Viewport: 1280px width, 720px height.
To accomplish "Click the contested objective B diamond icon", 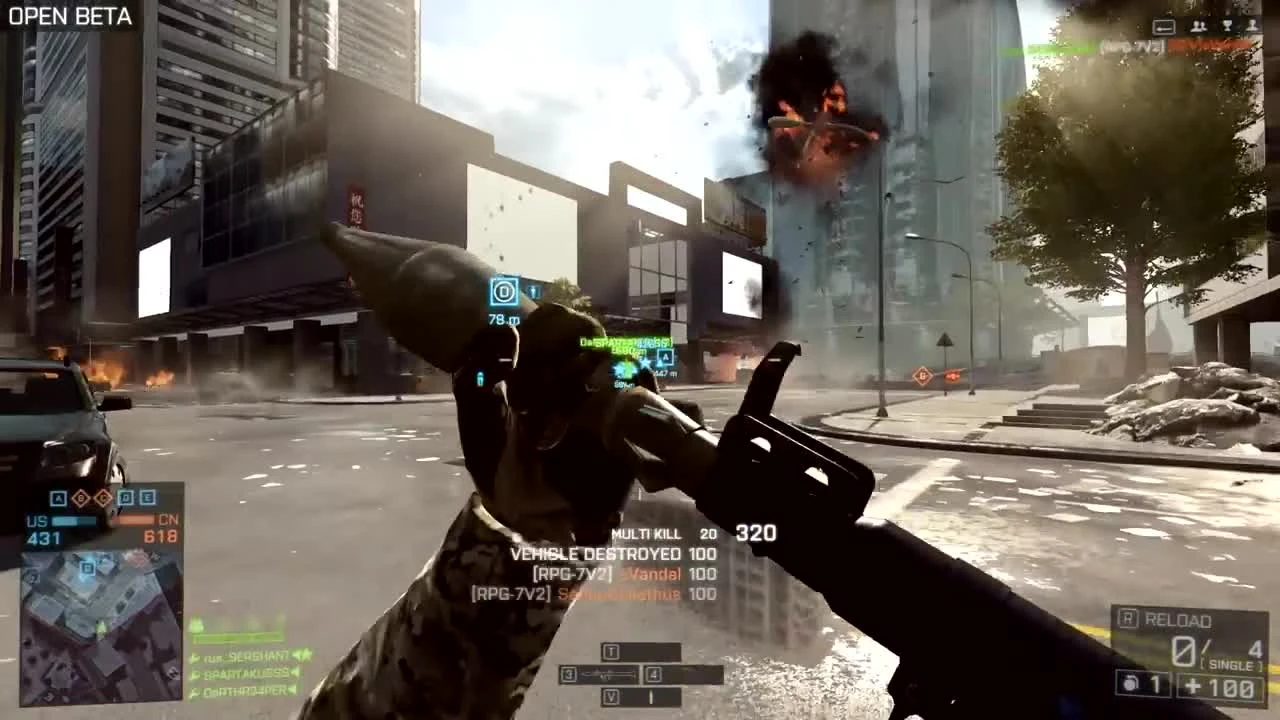I will tap(81, 498).
